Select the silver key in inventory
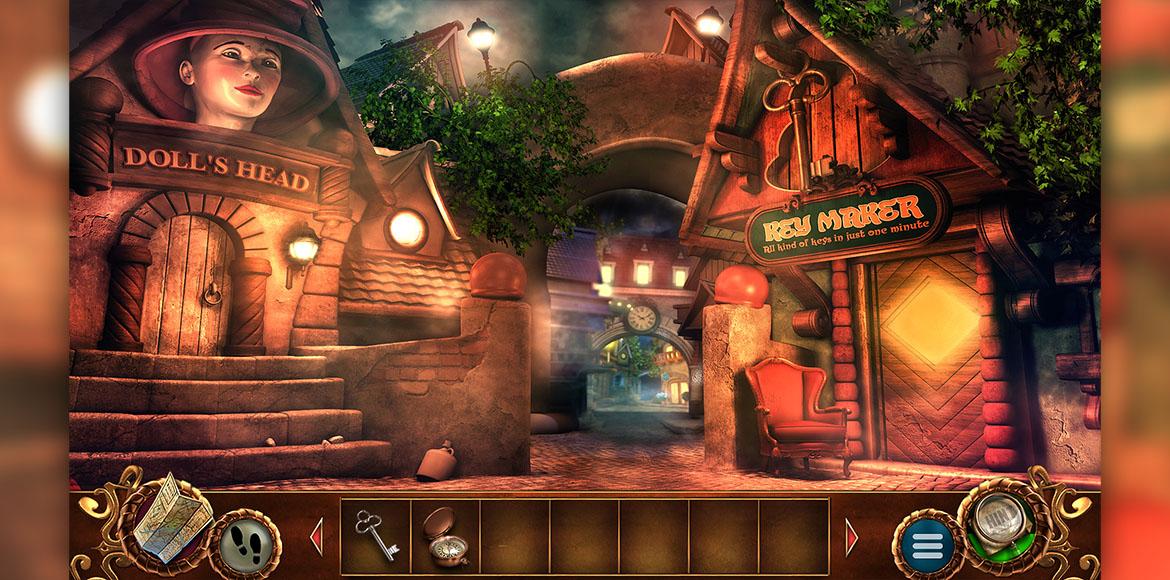The image size is (1170, 580). click(x=374, y=534)
